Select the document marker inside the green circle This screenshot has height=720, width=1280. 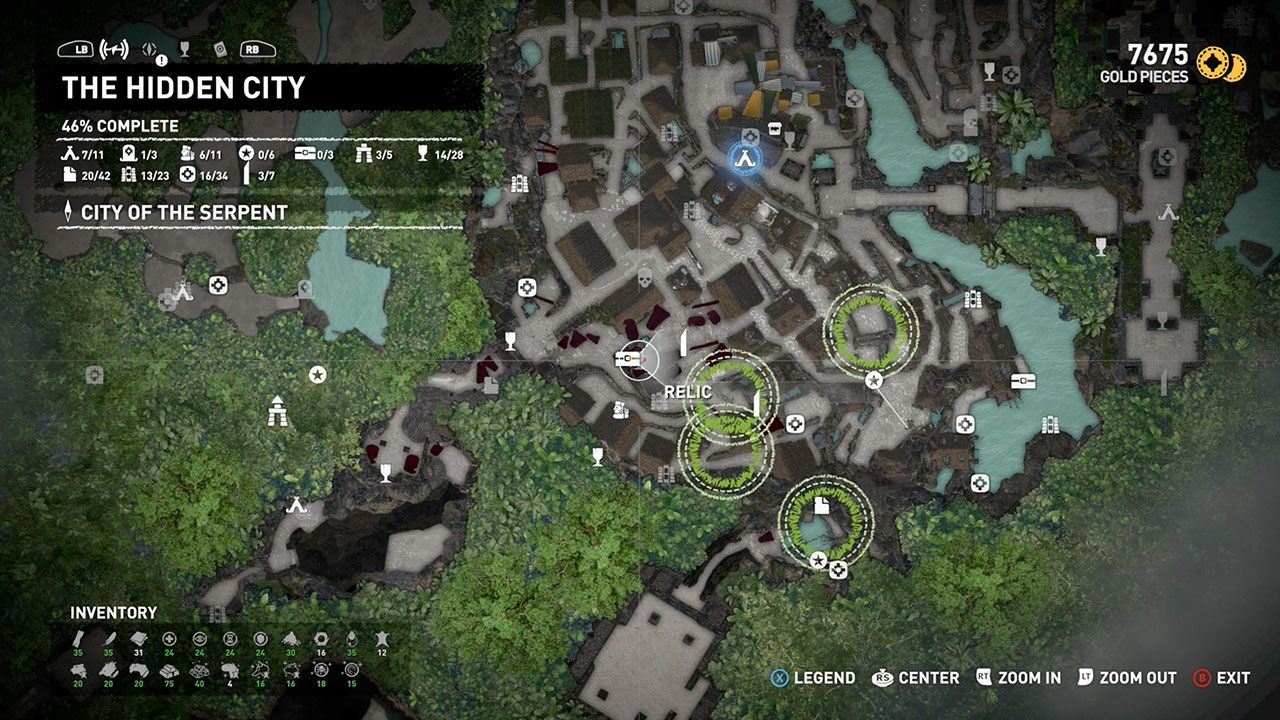point(822,506)
